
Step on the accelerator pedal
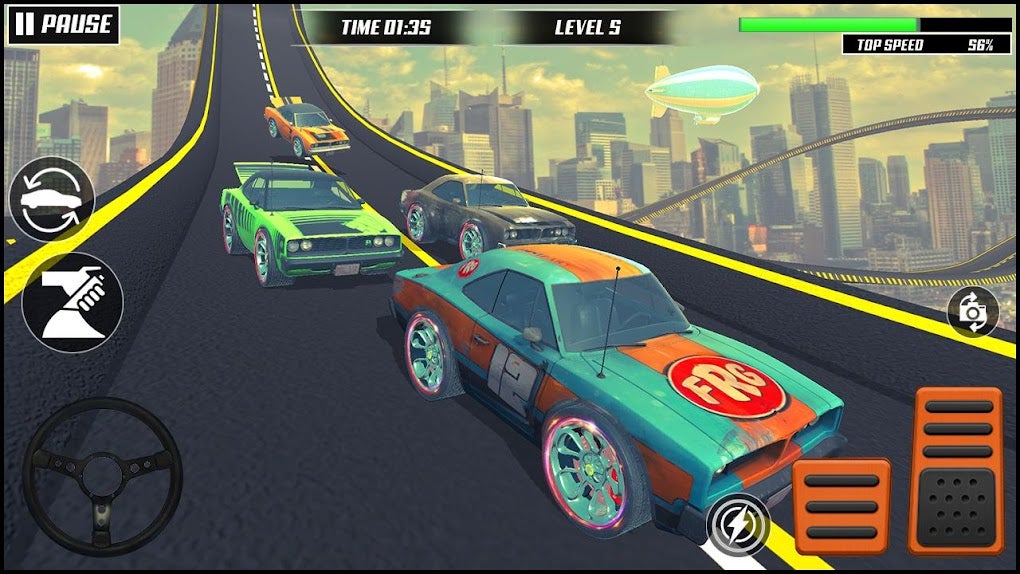coord(955,470)
